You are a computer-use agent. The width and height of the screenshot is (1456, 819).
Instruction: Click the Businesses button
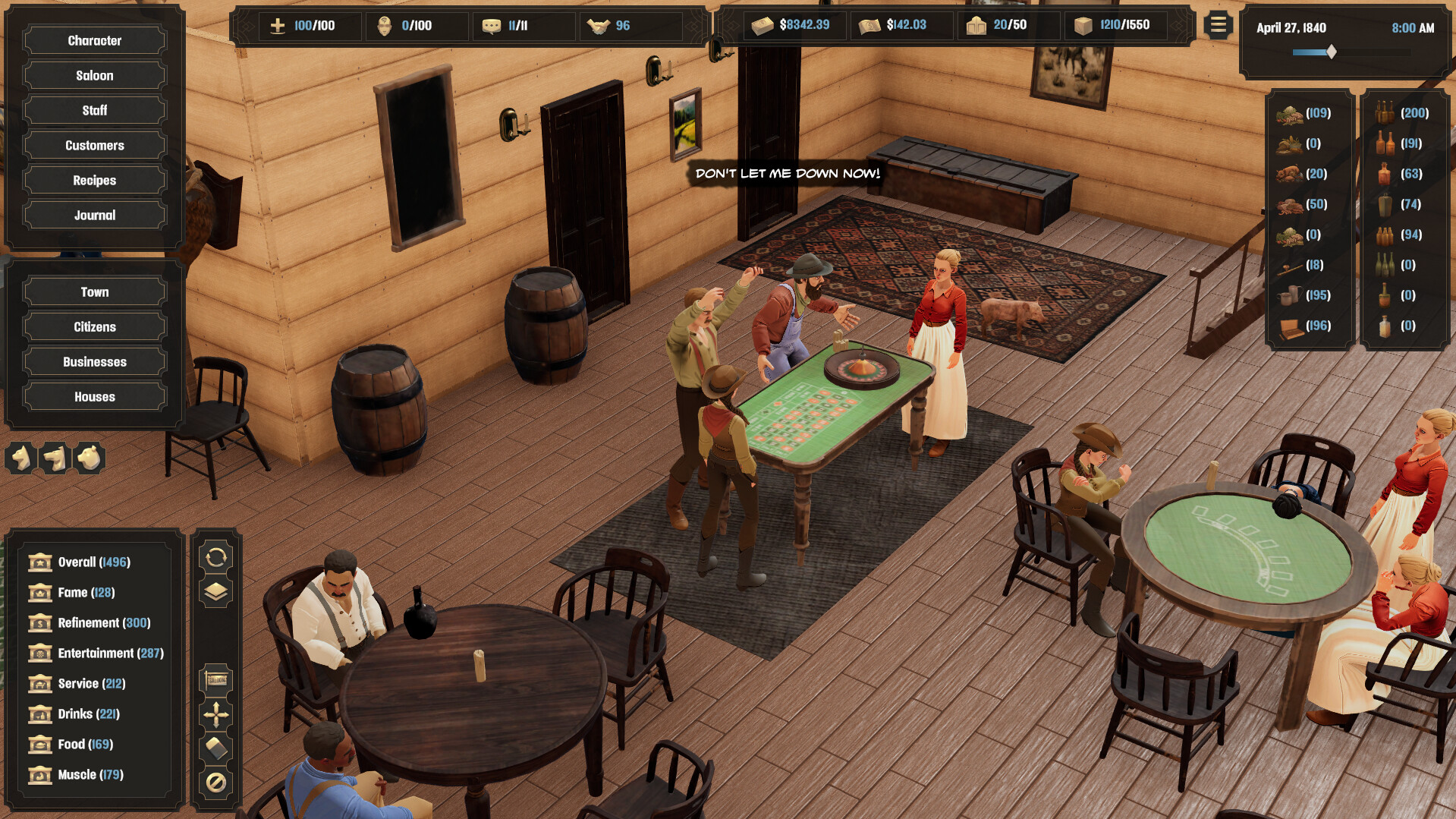93,361
